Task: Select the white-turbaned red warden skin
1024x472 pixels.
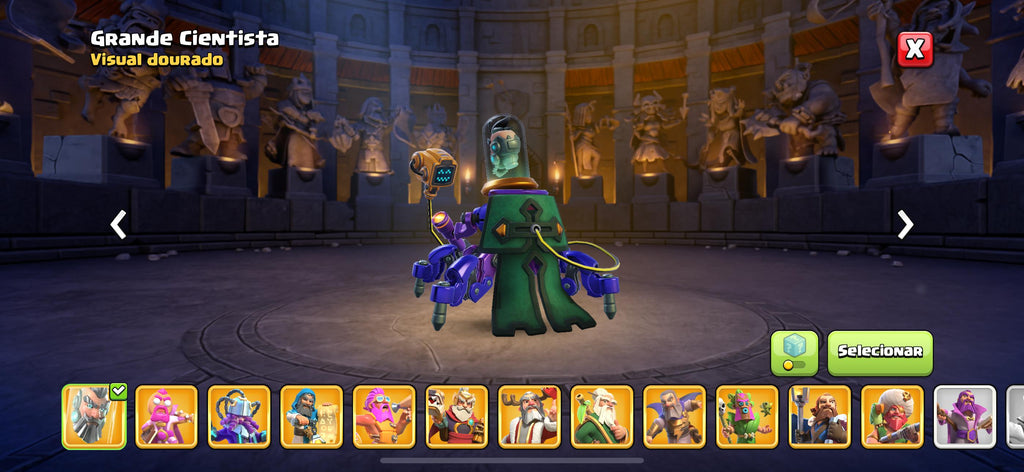Action: [892, 416]
